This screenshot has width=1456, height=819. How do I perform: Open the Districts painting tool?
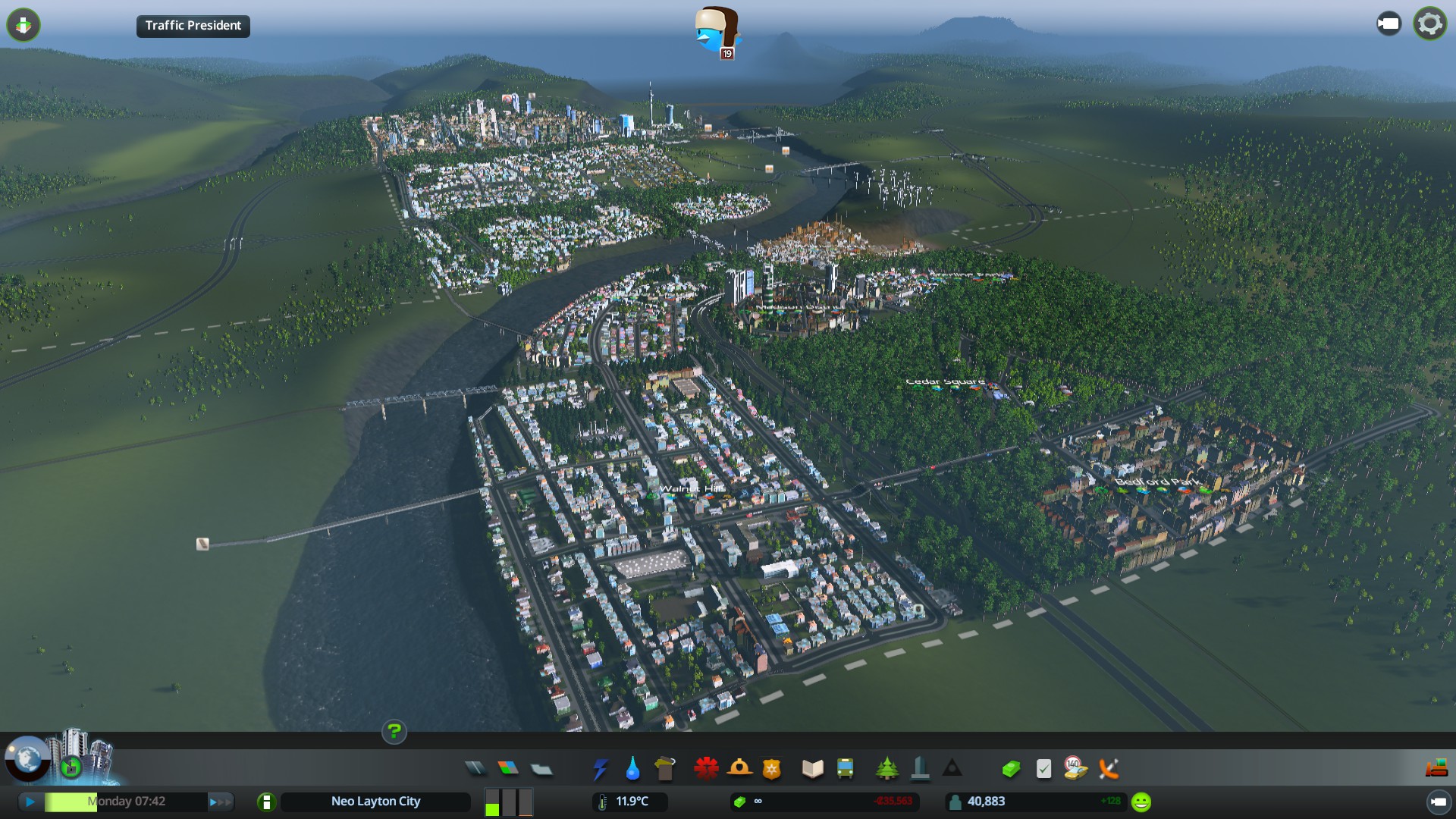pyautogui.click(x=541, y=769)
